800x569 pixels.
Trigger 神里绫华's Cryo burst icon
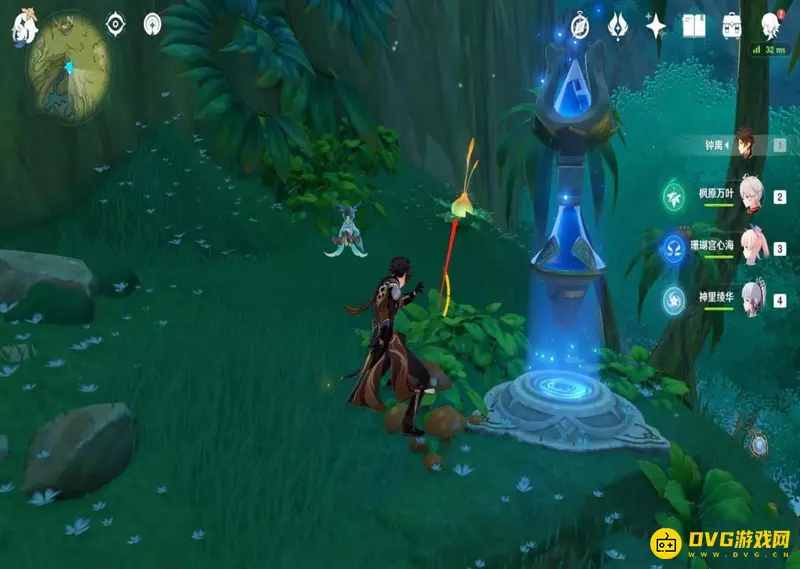click(x=675, y=299)
